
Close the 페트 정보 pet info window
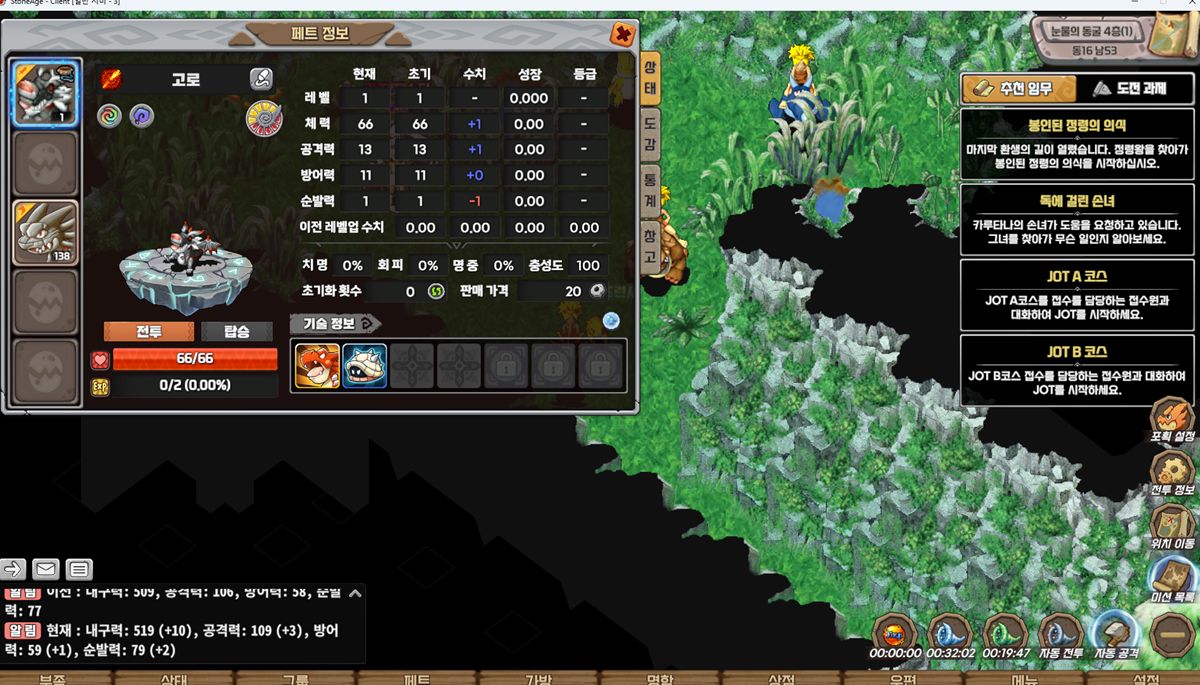click(622, 35)
